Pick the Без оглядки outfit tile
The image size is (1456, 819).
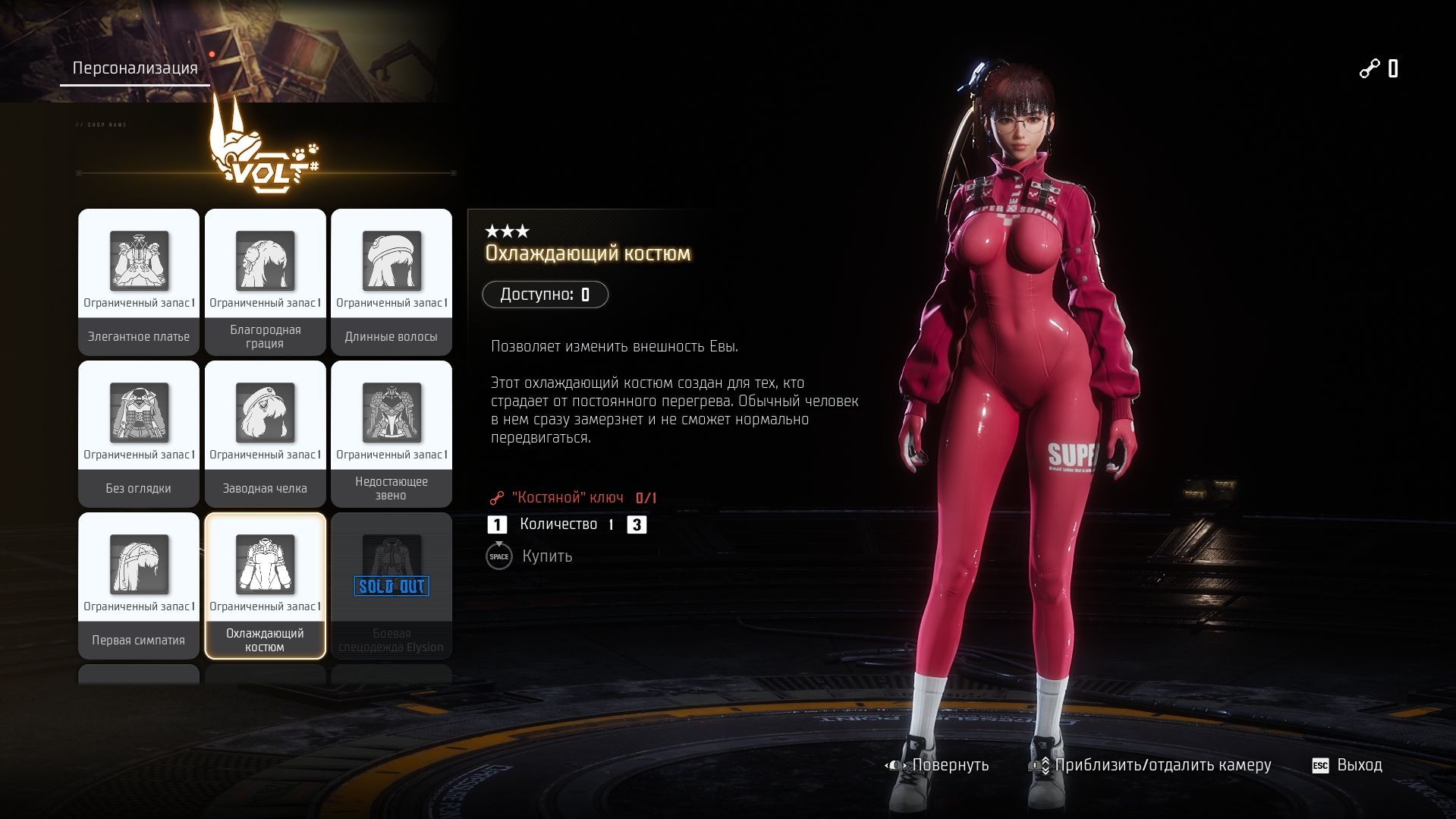139,433
